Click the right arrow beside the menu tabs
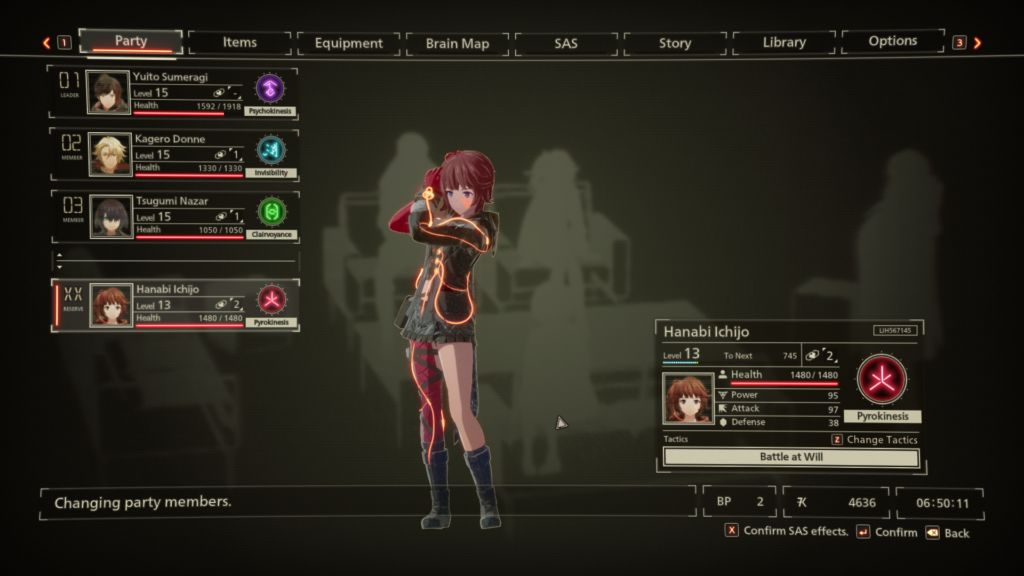This screenshot has width=1024, height=576. click(977, 43)
